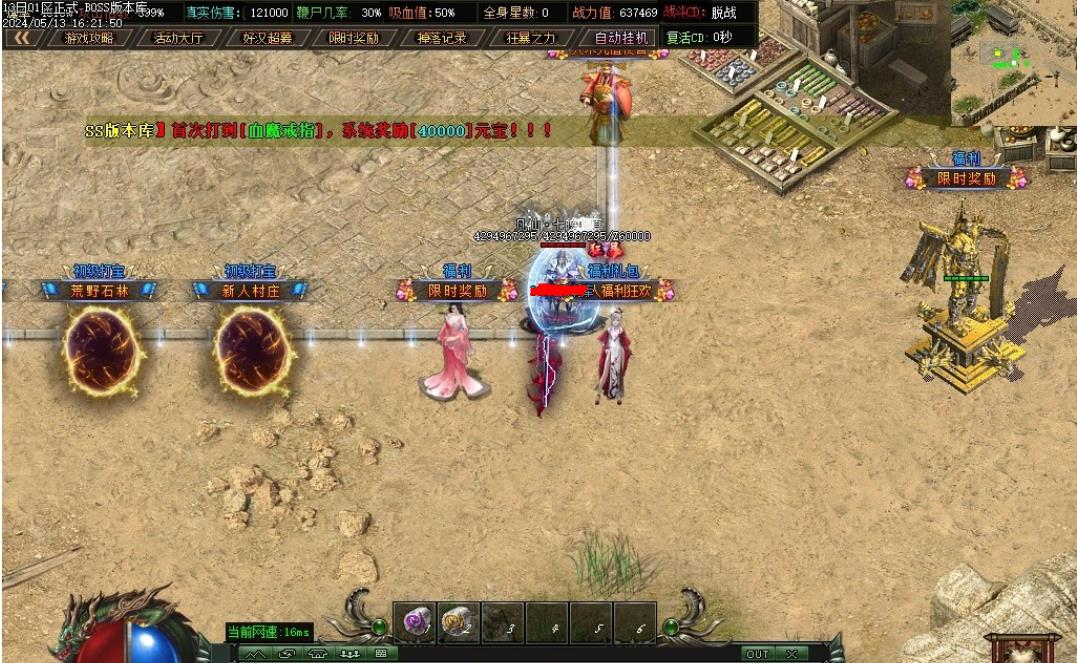Click the minimap in the corner
The image size is (1077, 663).
coord(1012,62)
